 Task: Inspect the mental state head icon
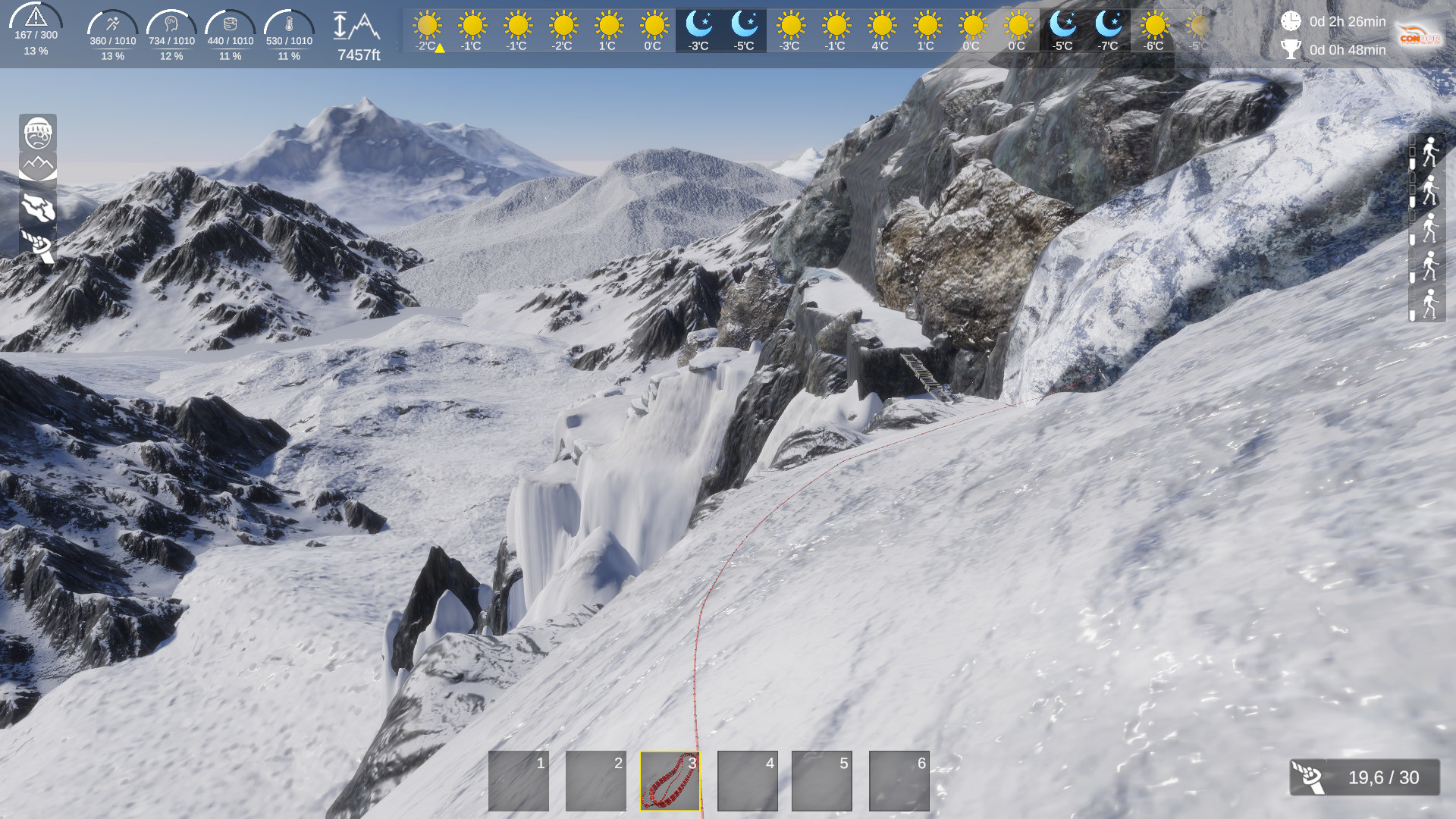tap(171, 23)
